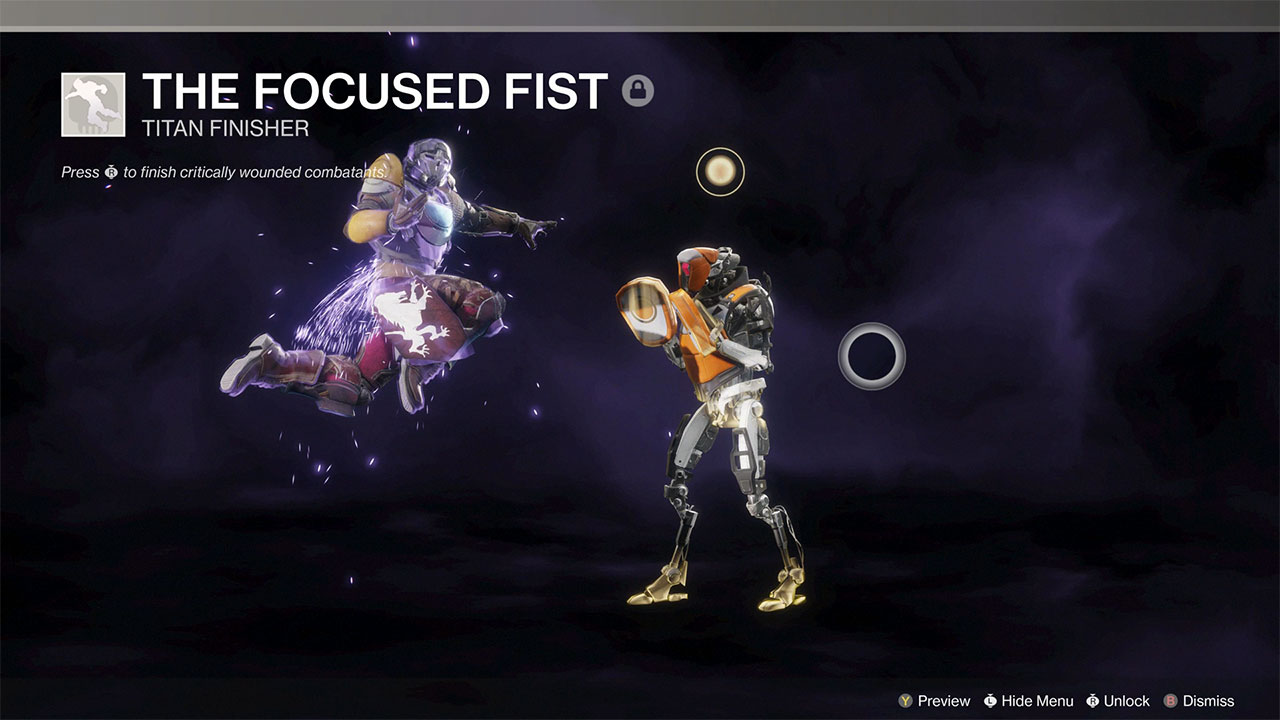Click the glowing orb's inner filled circle
The height and width of the screenshot is (720, 1280).
(720, 170)
